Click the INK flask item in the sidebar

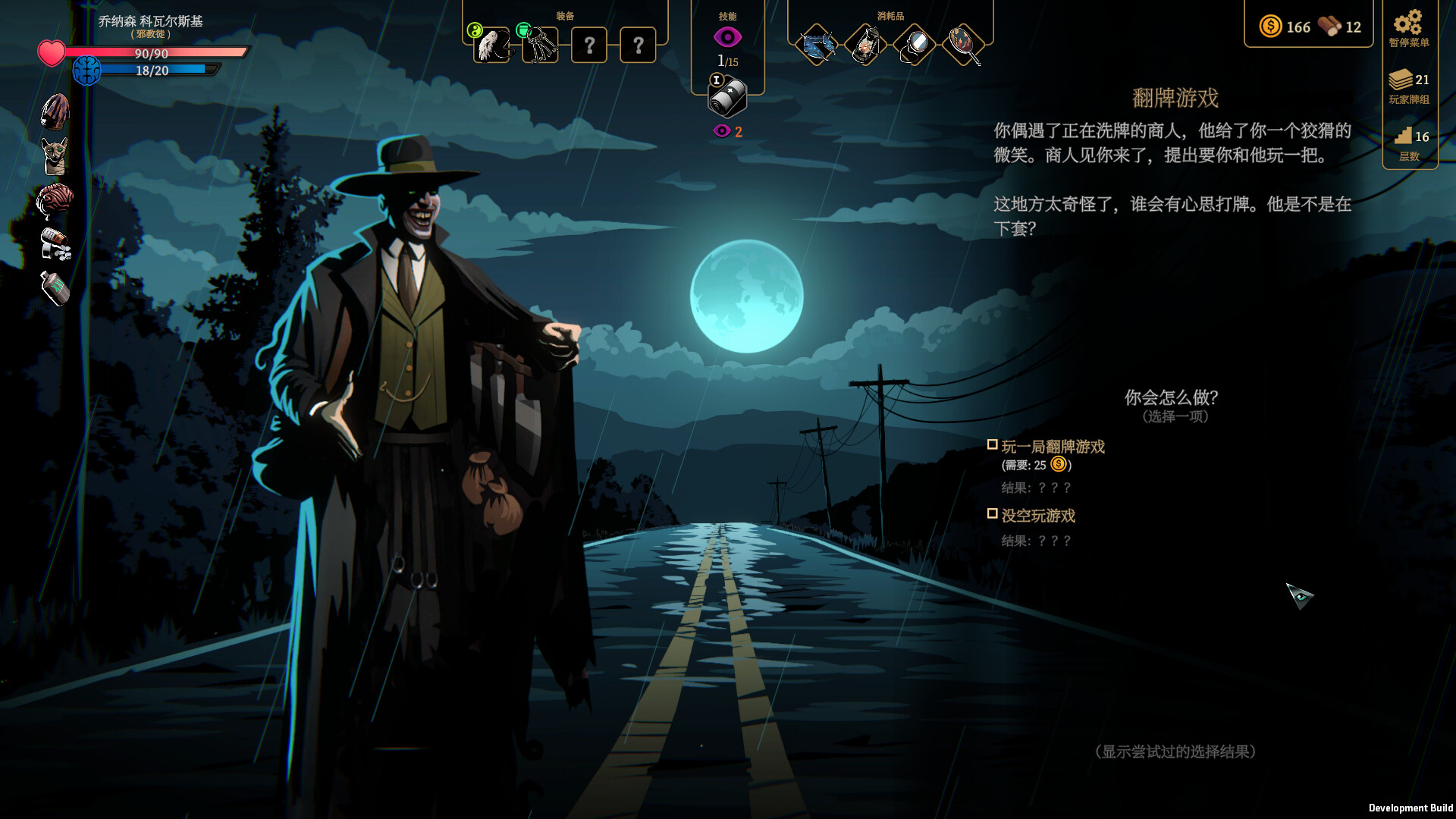(x=53, y=287)
